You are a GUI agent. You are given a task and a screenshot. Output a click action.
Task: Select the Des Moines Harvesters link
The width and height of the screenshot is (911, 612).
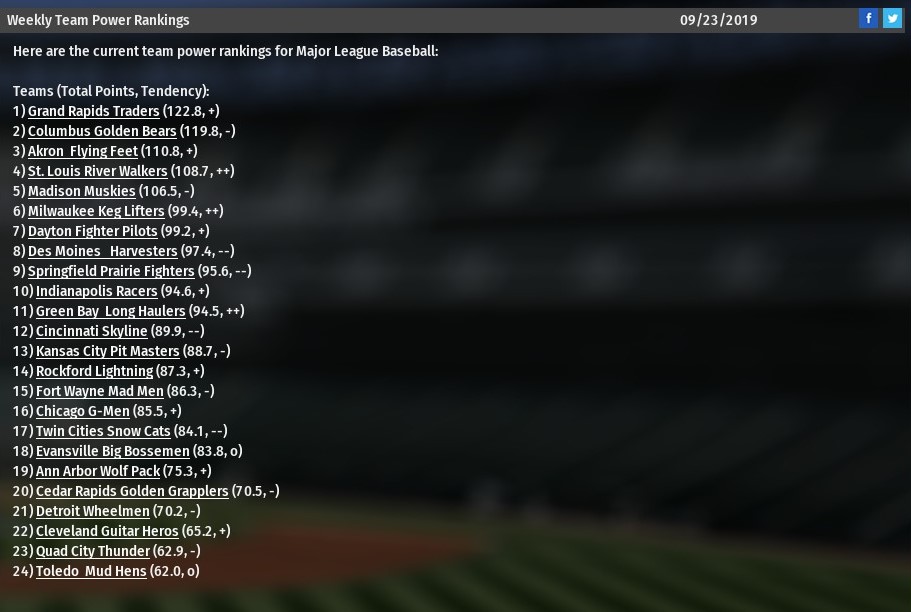pos(102,251)
